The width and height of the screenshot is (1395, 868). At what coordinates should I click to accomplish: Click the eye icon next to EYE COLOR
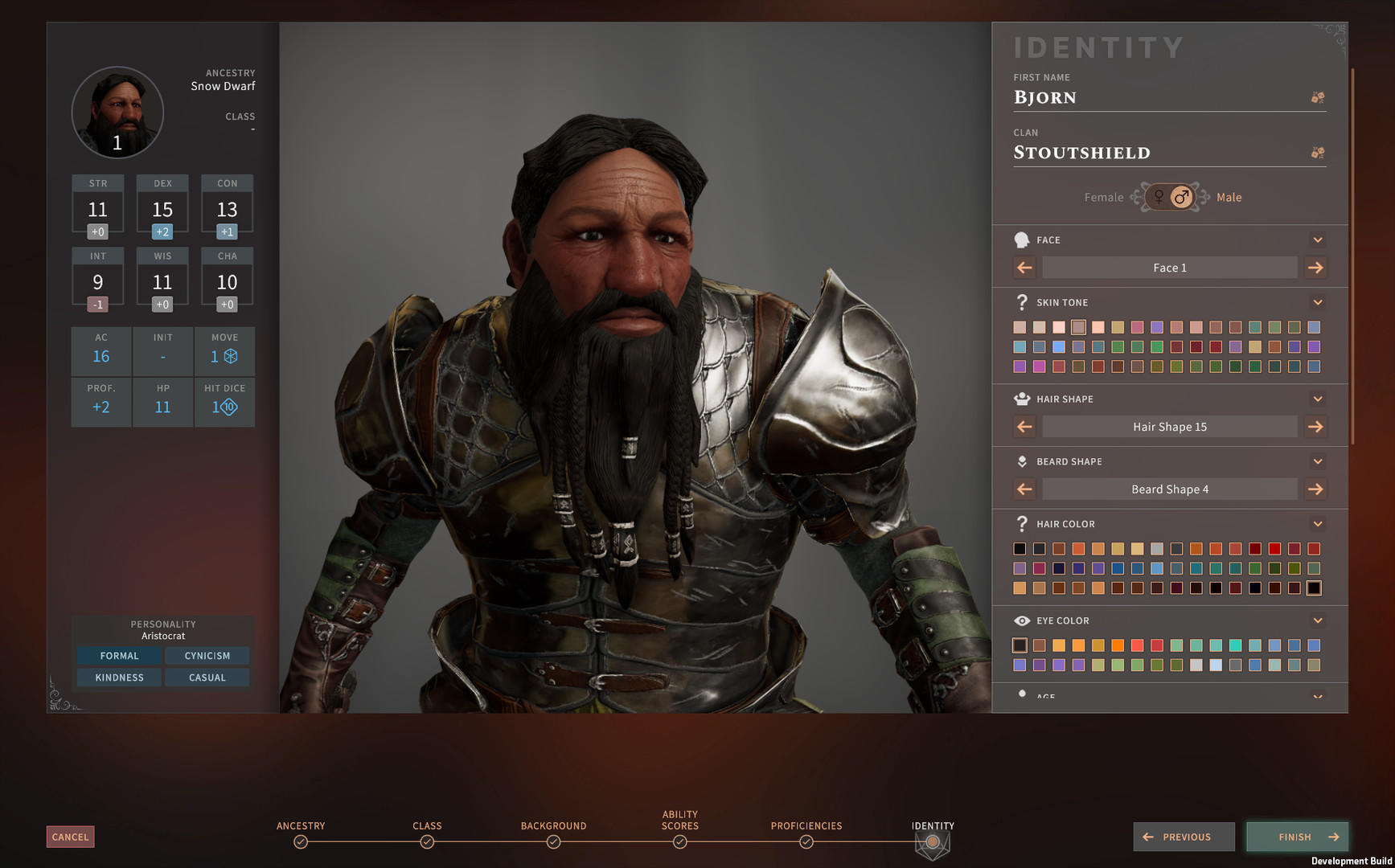tap(1022, 620)
